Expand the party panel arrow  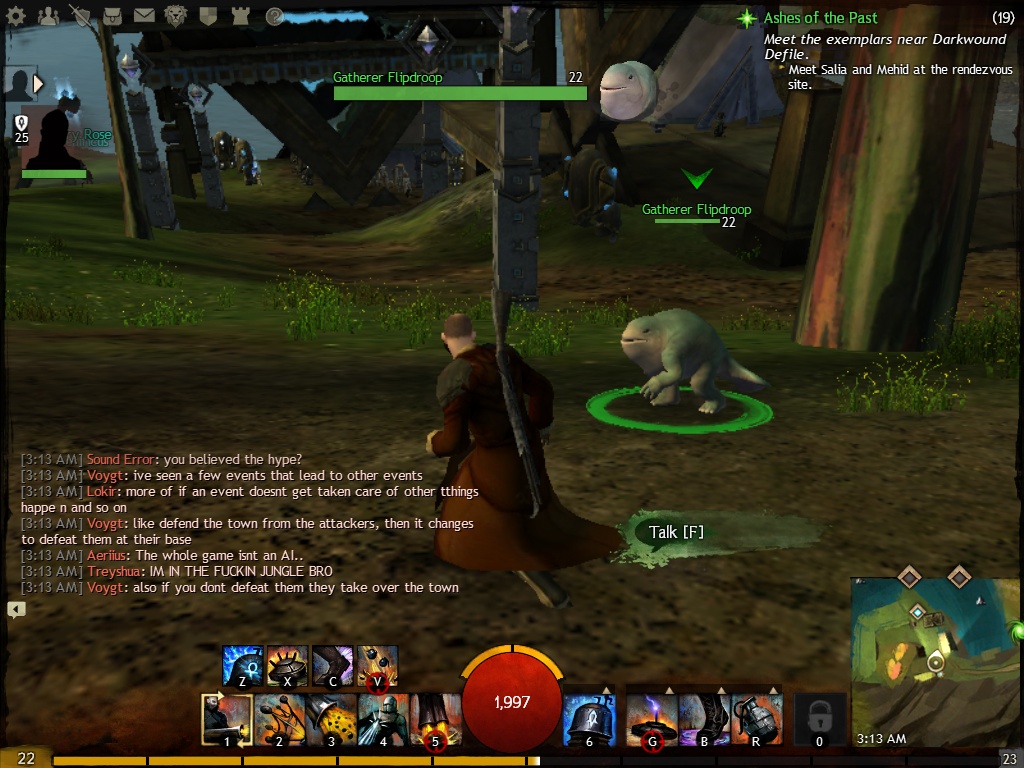point(39,84)
